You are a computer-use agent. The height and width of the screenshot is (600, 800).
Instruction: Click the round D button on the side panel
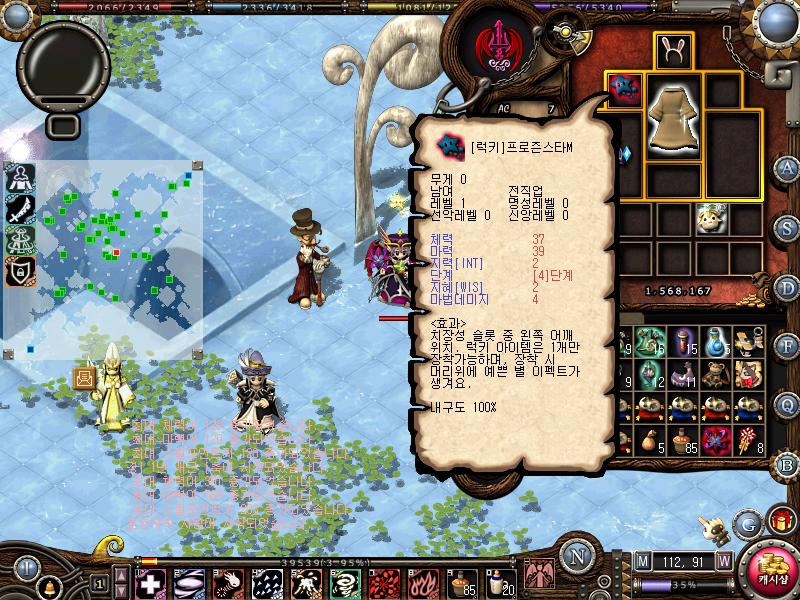[788, 287]
